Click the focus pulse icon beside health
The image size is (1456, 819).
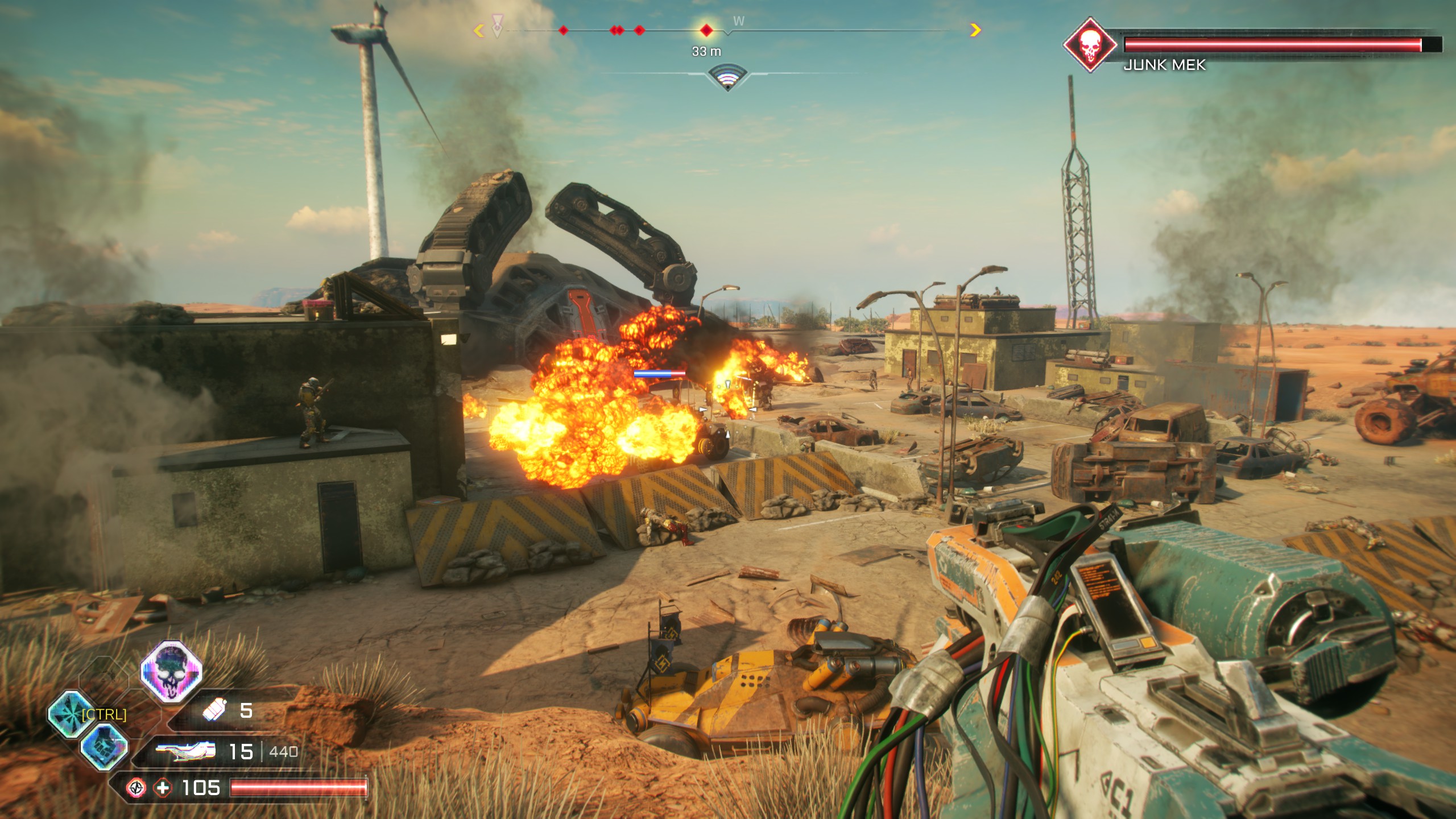(x=136, y=788)
